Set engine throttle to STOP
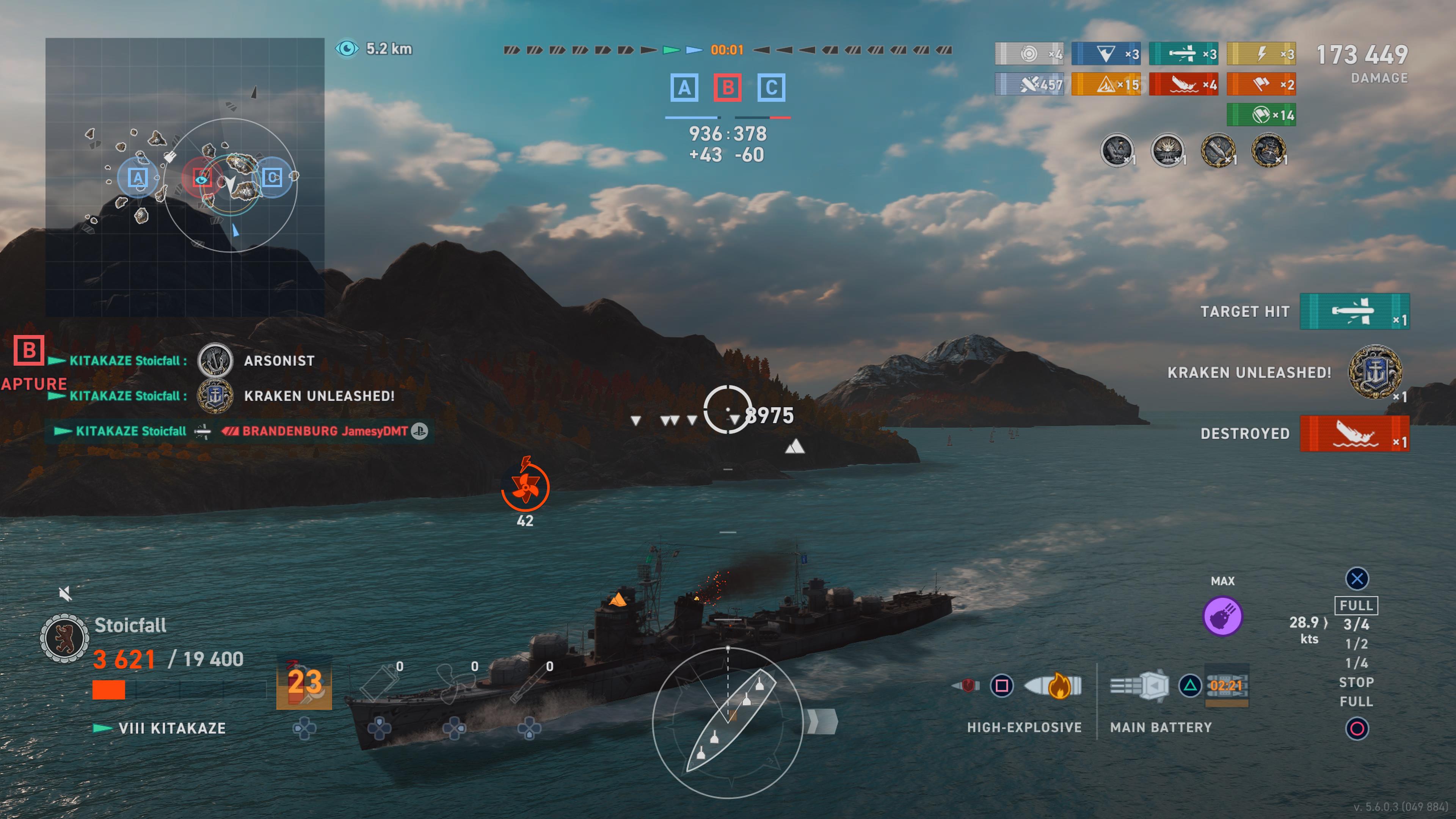Screen dimensions: 1456x819 [x=1356, y=682]
